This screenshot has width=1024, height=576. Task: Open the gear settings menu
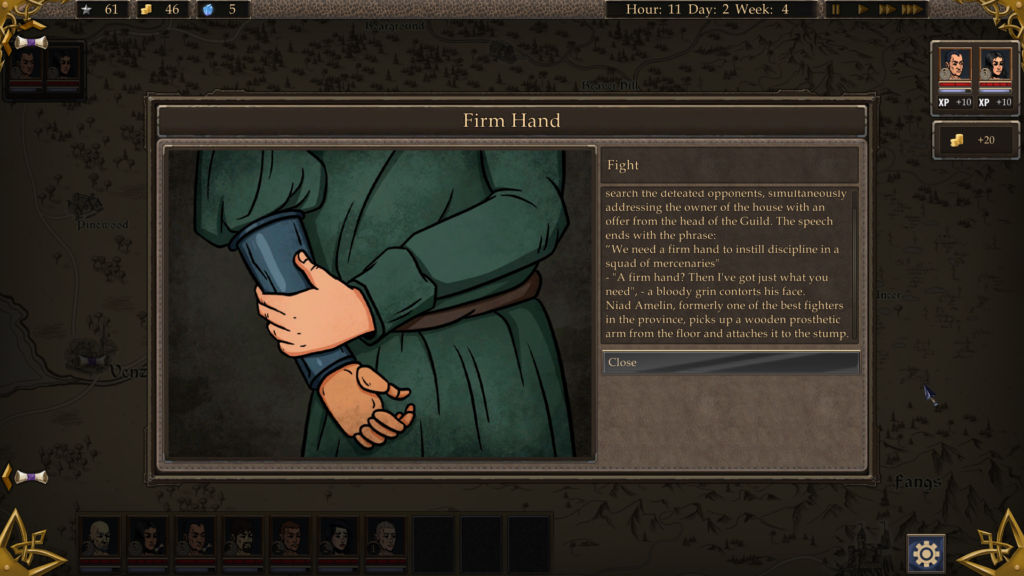coord(926,553)
